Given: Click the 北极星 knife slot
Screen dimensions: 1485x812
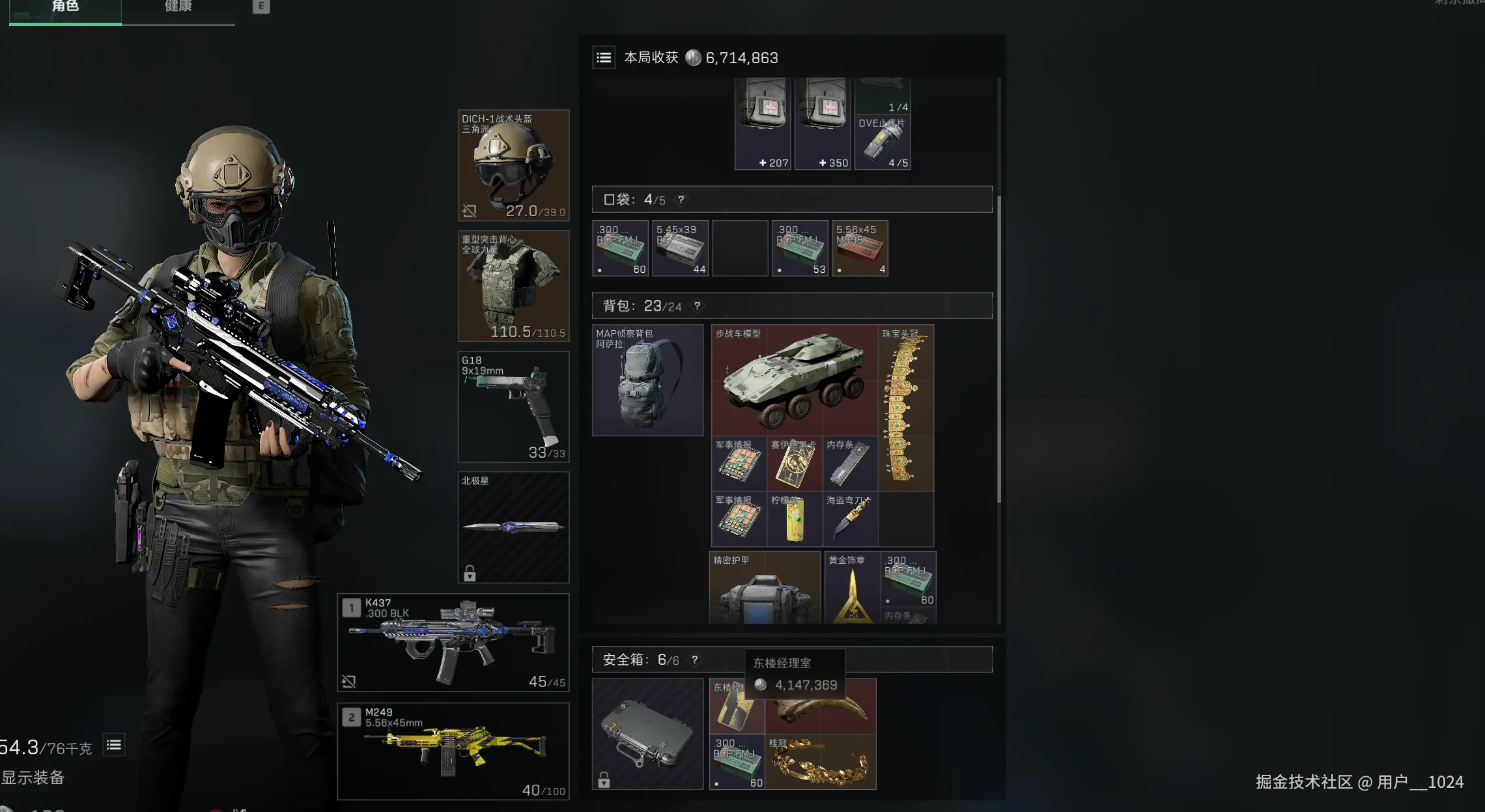Looking at the screenshot, I should pos(513,527).
